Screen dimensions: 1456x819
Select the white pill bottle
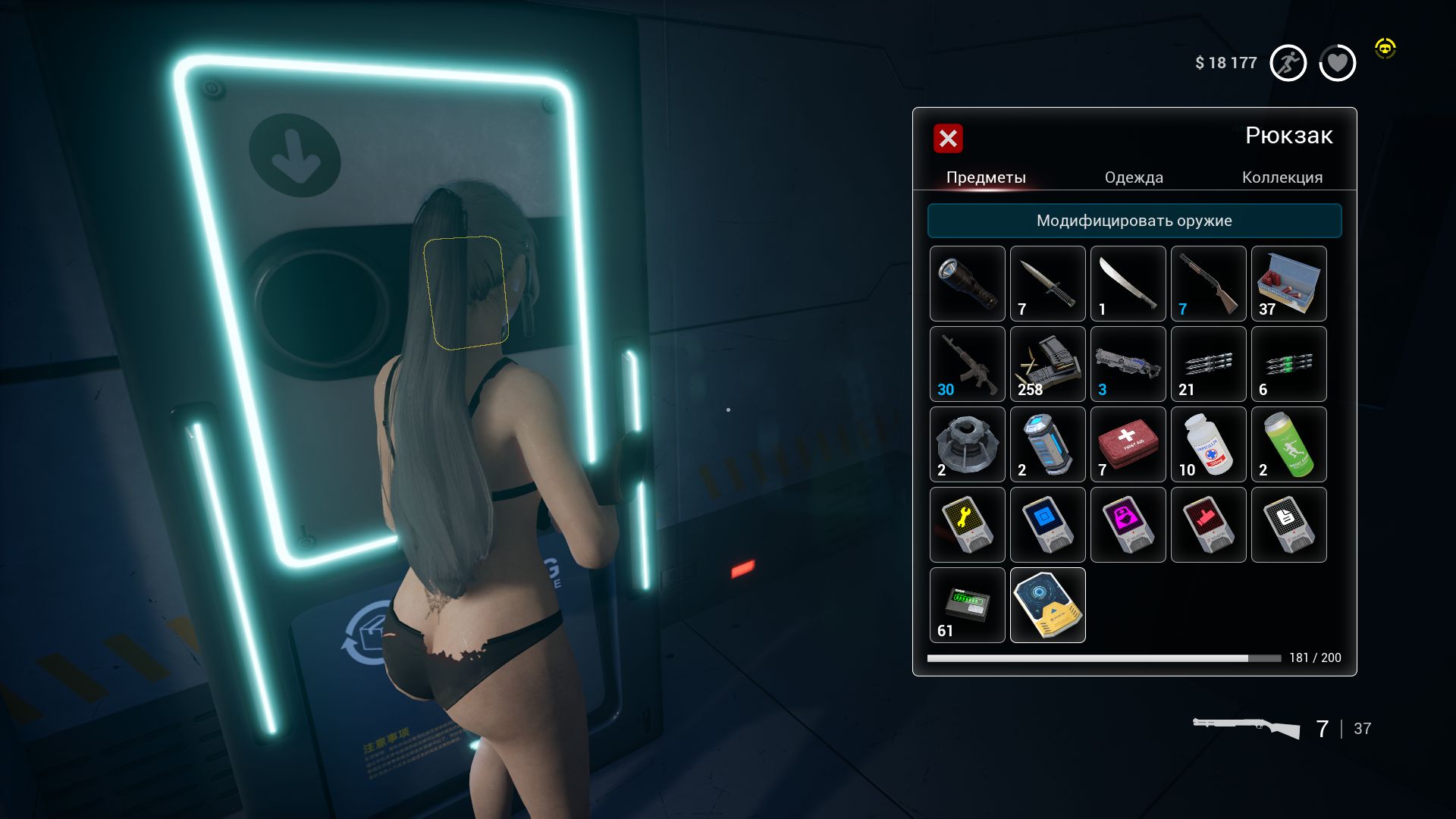(x=1208, y=444)
